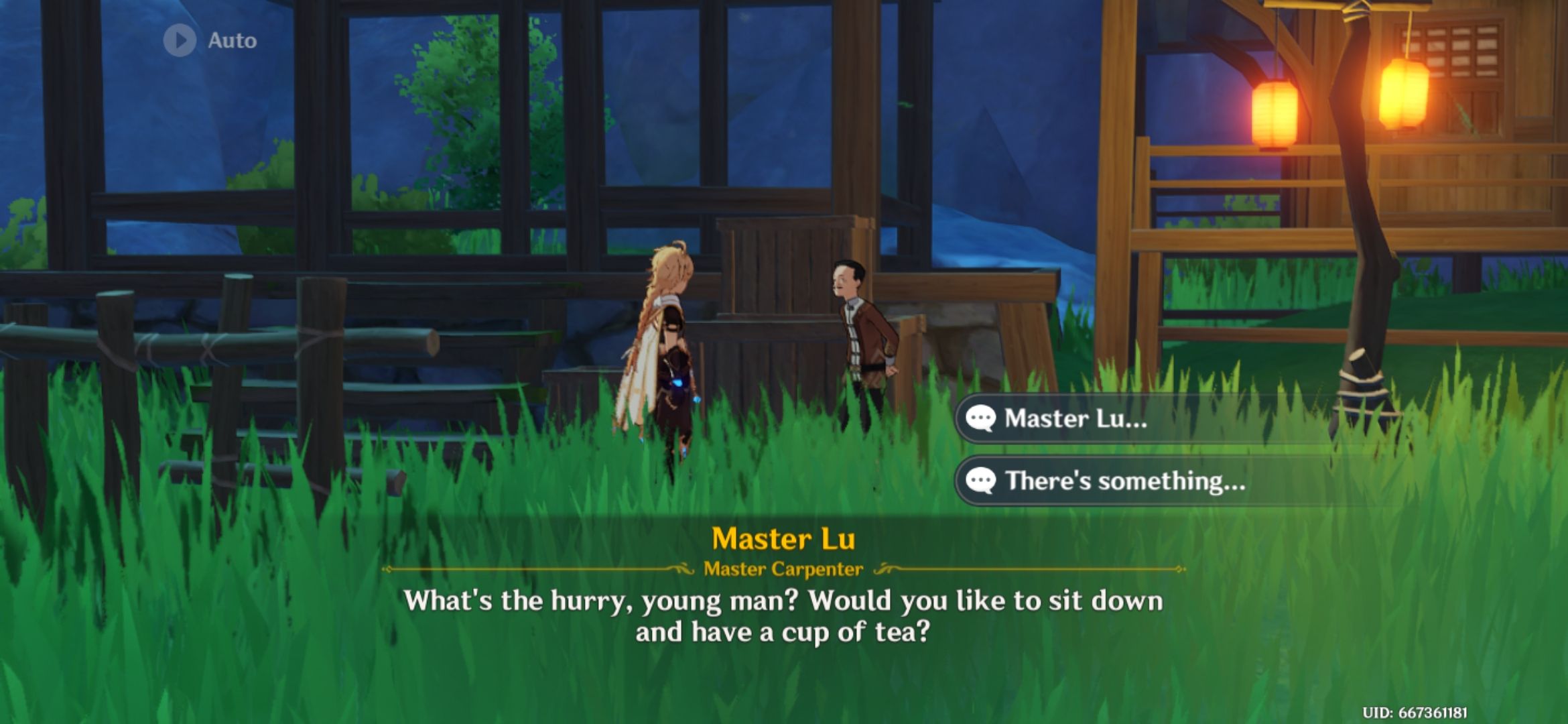Toggle Auto dialogue playback
Viewport: 1568px width, 724px height.
pyautogui.click(x=210, y=40)
